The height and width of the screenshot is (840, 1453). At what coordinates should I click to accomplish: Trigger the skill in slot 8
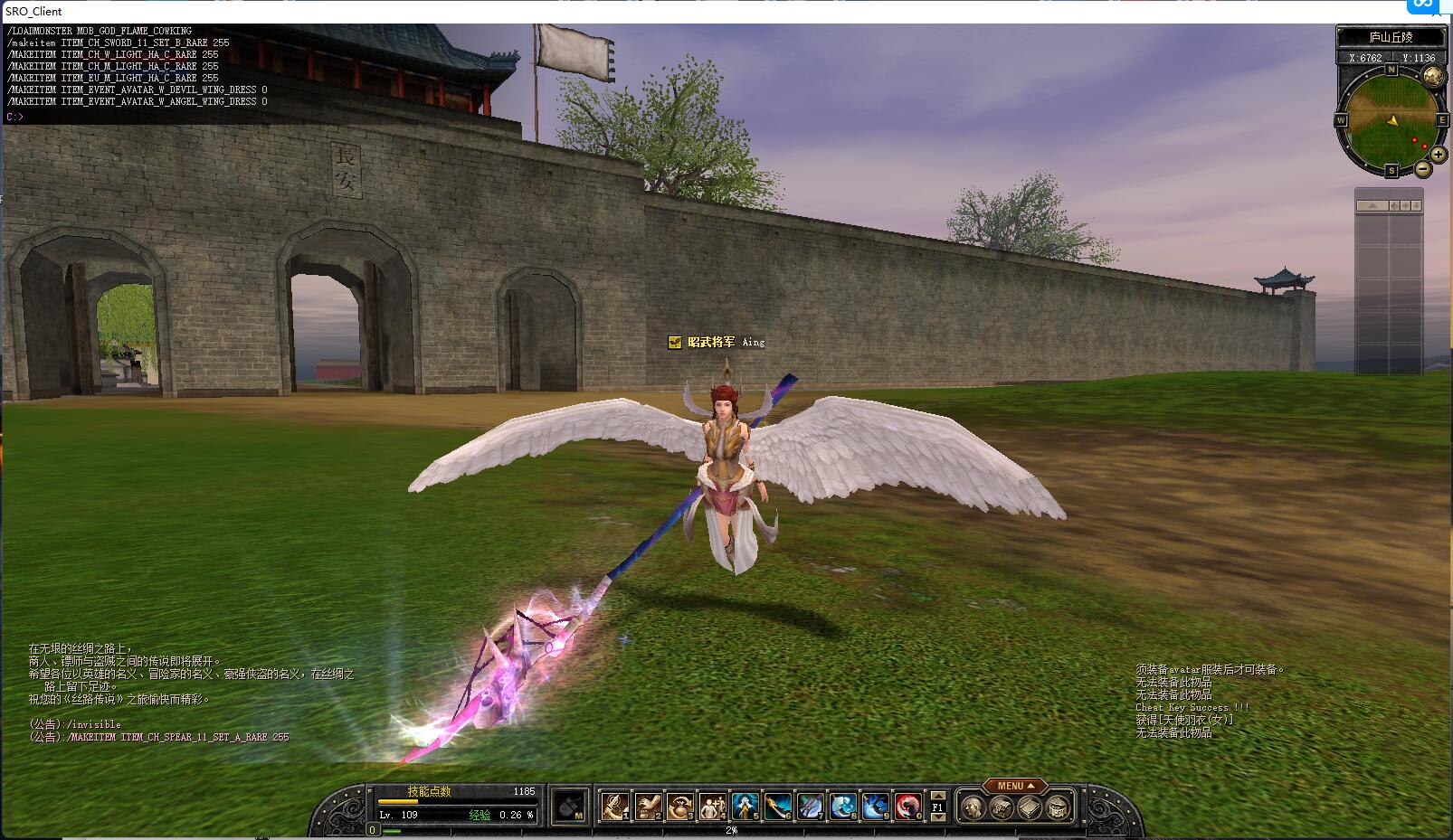[x=843, y=806]
